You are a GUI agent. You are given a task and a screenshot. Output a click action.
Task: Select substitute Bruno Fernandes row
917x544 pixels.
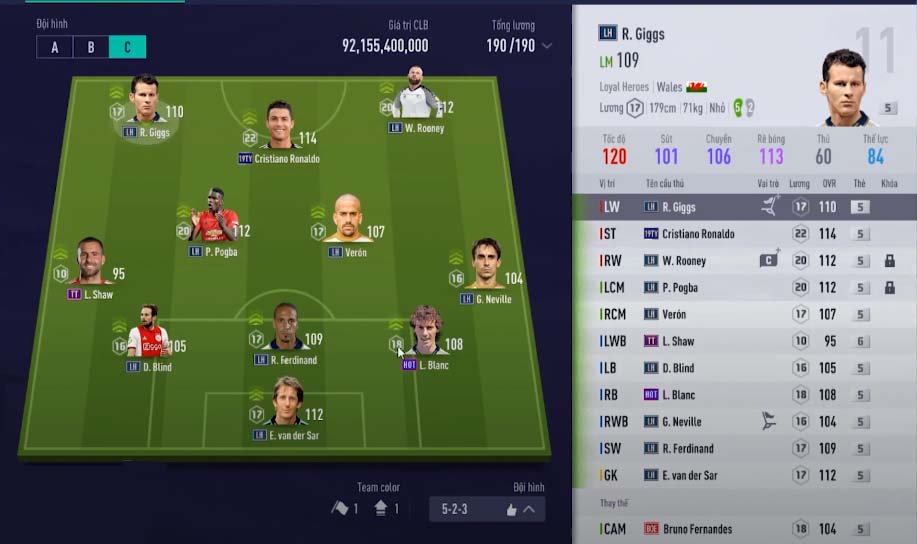coord(743,529)
